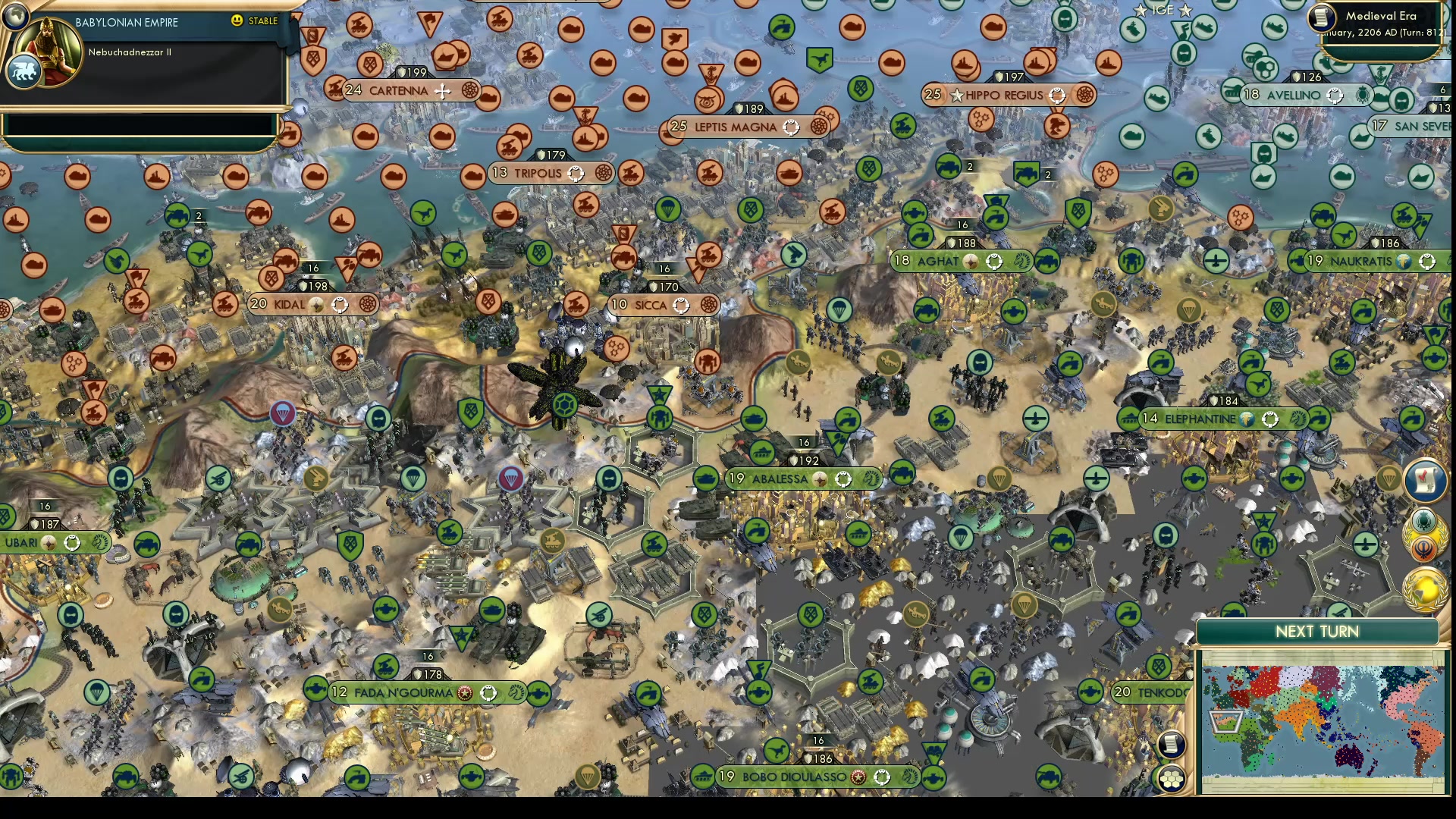
Task: Click the Bobo Dioulasso city banner
Action: click(x=794, y=777)
